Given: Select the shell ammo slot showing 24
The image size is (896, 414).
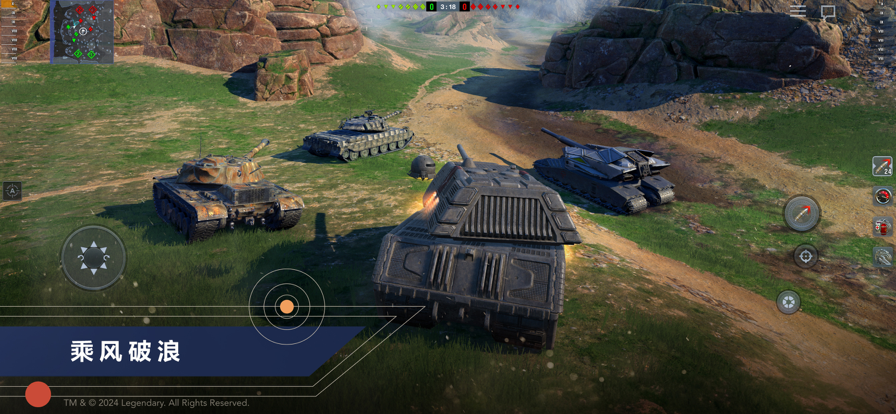Looking at the screenshot, I should tap(882, 166).
